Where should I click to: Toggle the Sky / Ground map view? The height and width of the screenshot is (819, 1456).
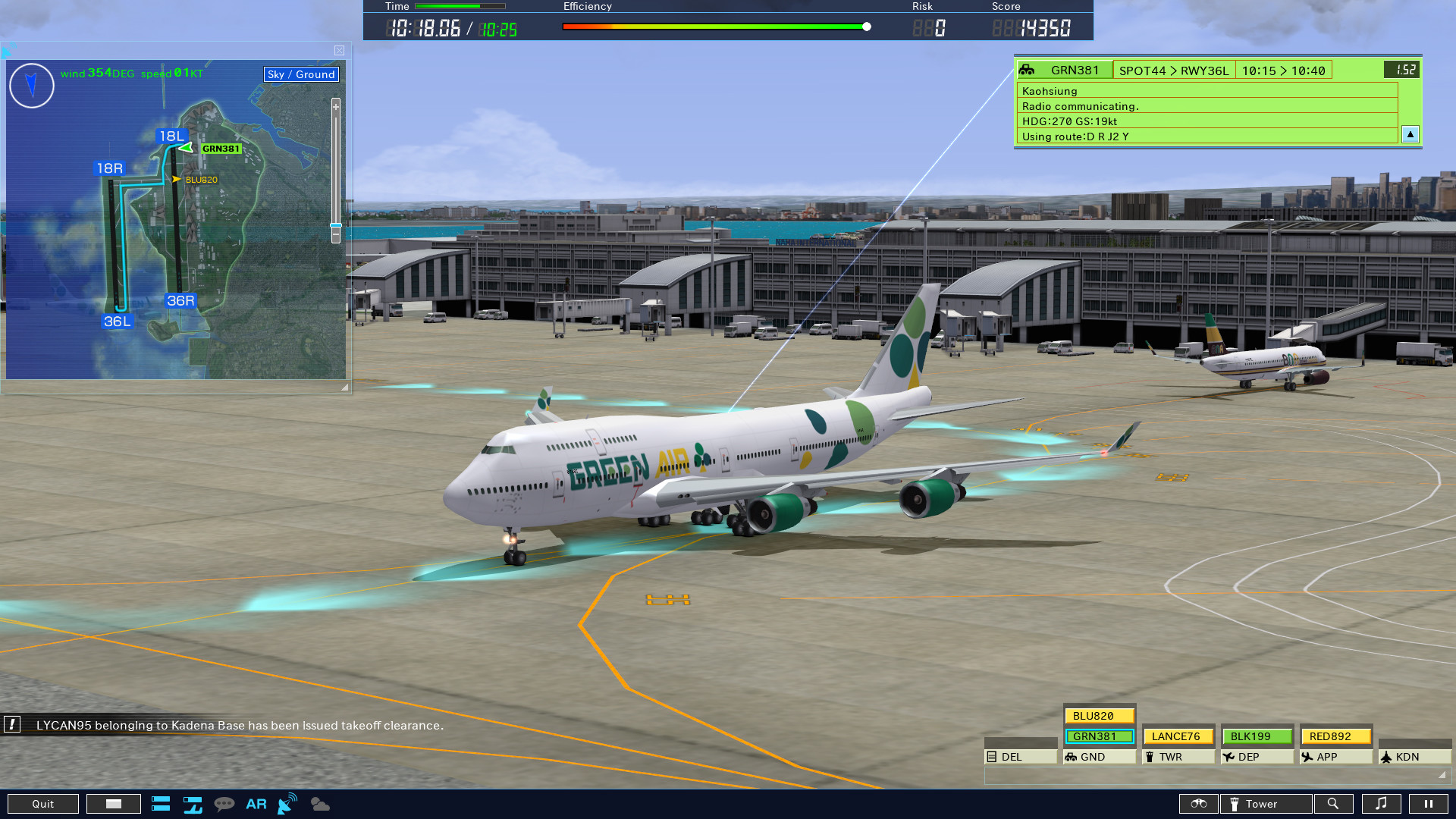tap(300, 74)
